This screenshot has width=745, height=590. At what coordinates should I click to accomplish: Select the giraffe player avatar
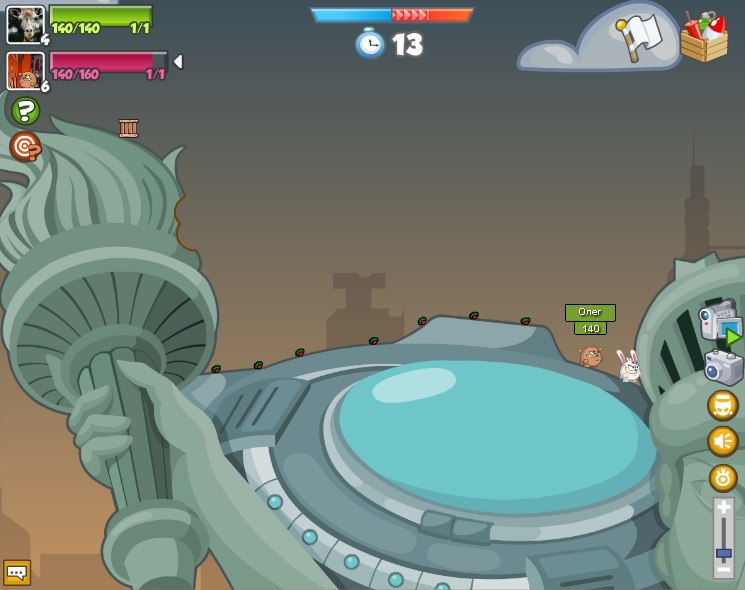[x=25, y=24]
